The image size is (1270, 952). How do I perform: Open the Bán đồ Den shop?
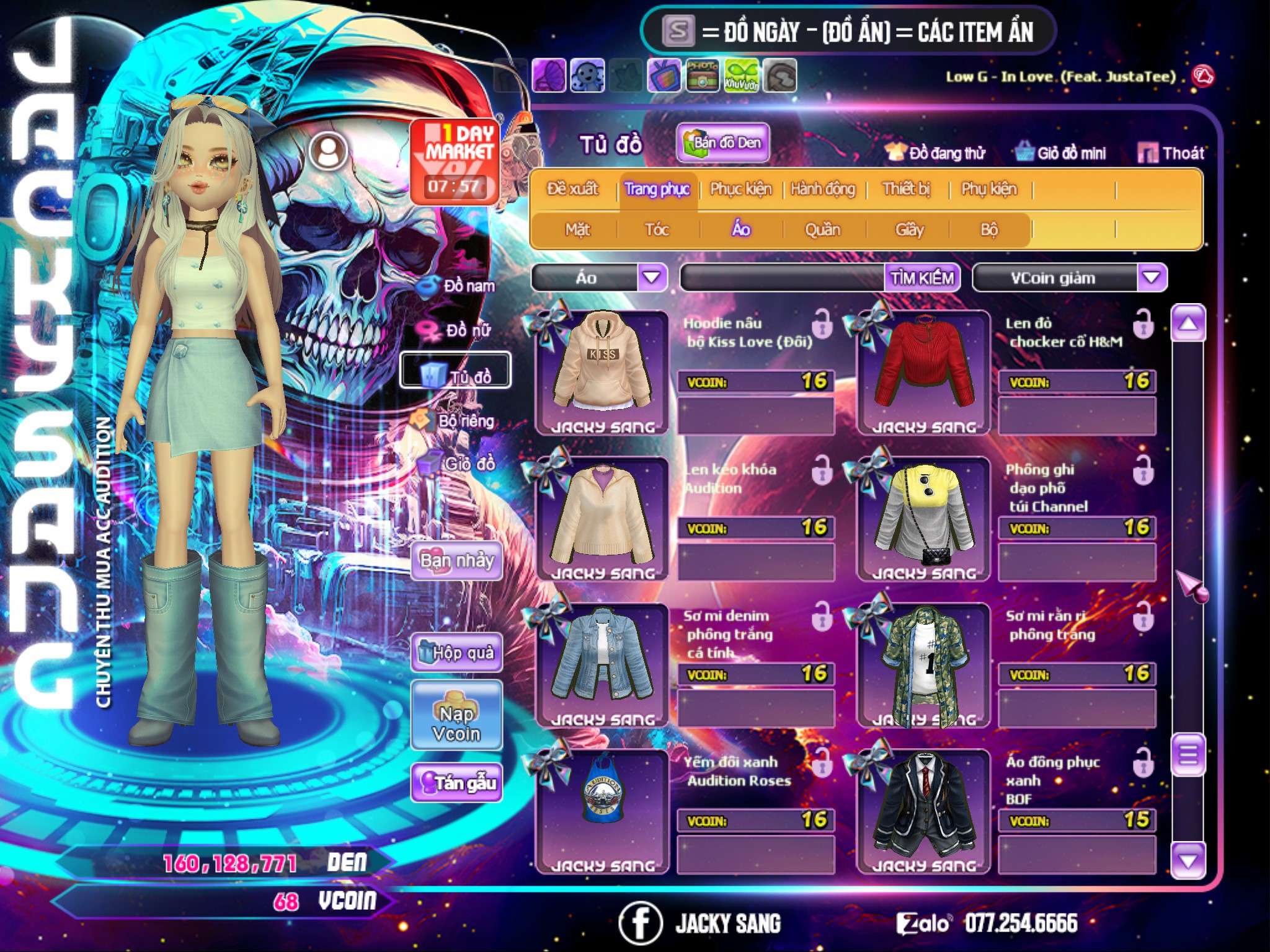[722, 143]
